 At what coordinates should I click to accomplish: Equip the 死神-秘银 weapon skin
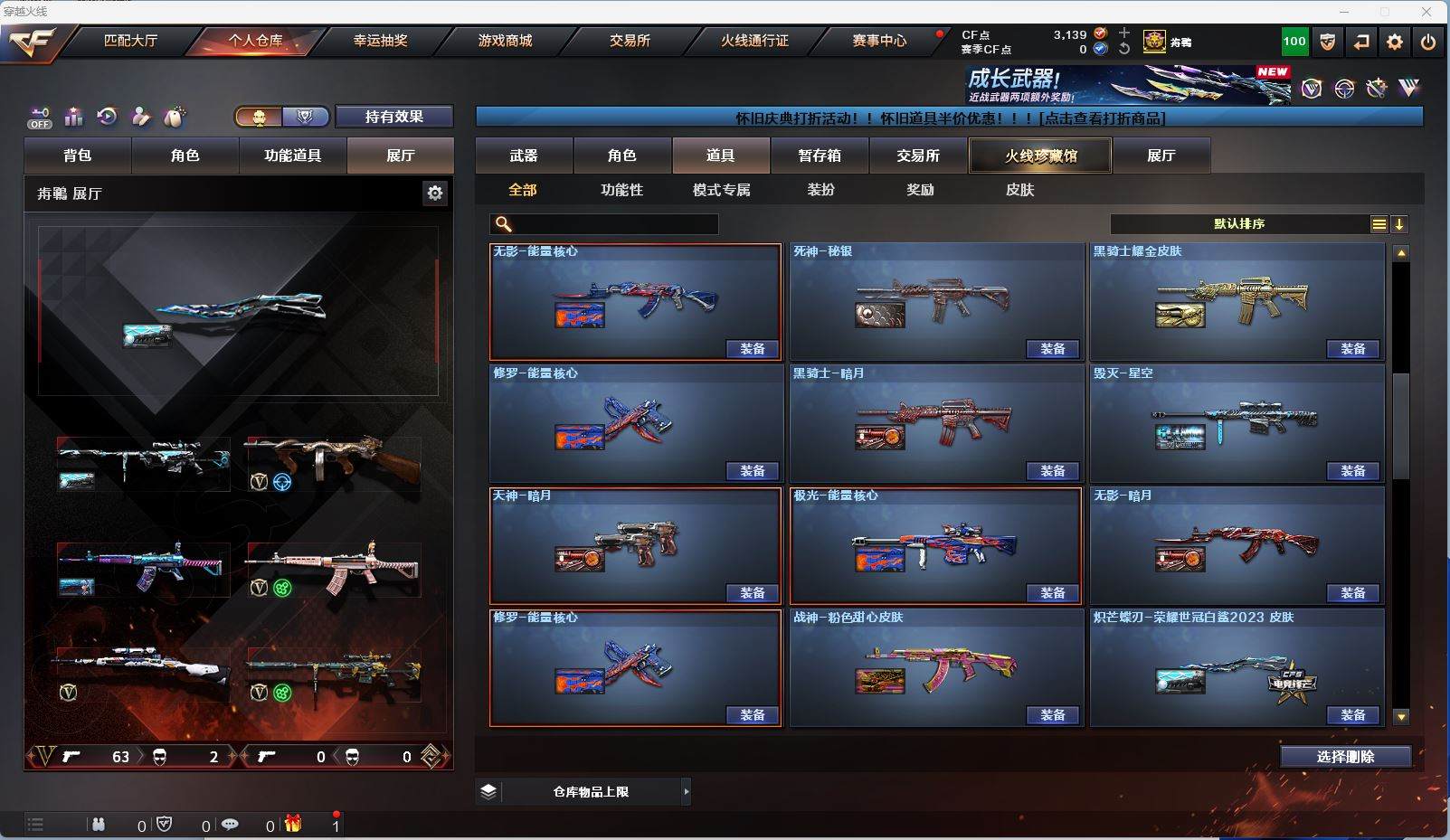pyautogui.click(x=1053, y=349)
